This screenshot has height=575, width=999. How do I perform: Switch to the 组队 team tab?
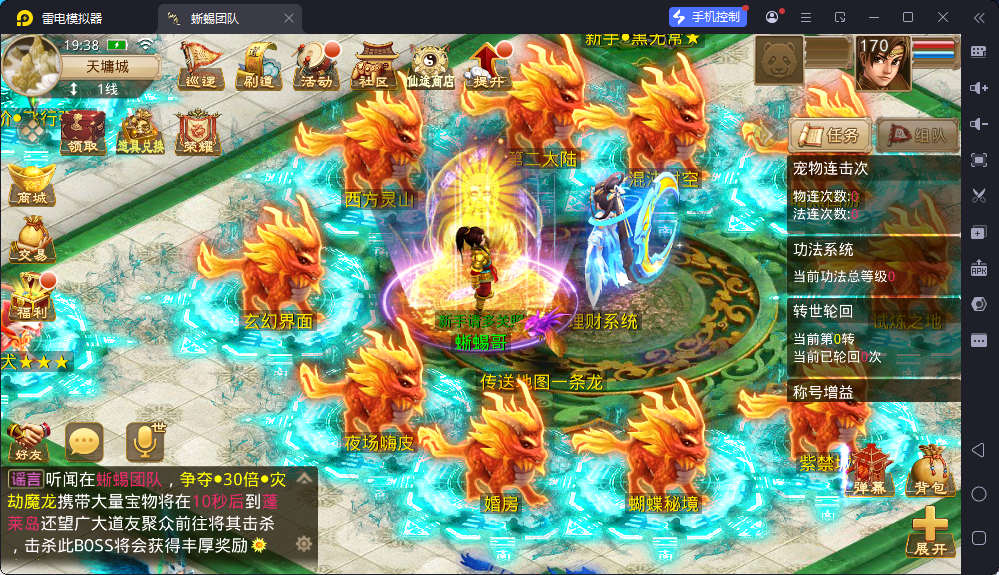pos(917,135)
